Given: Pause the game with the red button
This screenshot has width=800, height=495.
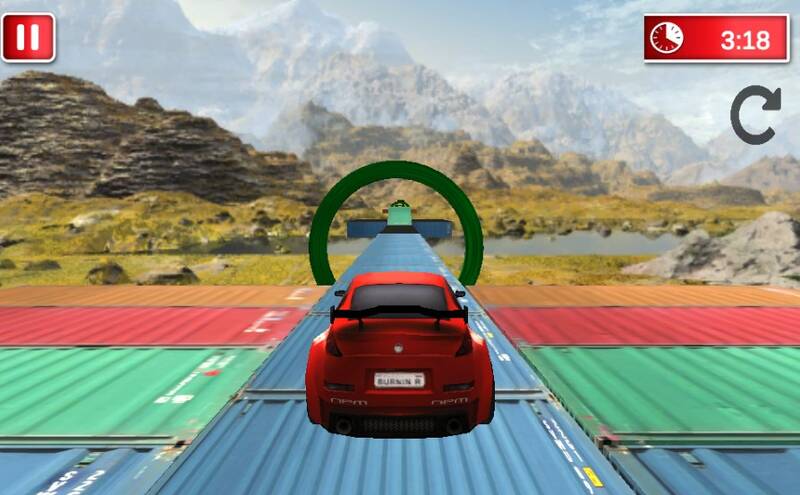Looking at the screenshot, I should click(x=28, y=38).
